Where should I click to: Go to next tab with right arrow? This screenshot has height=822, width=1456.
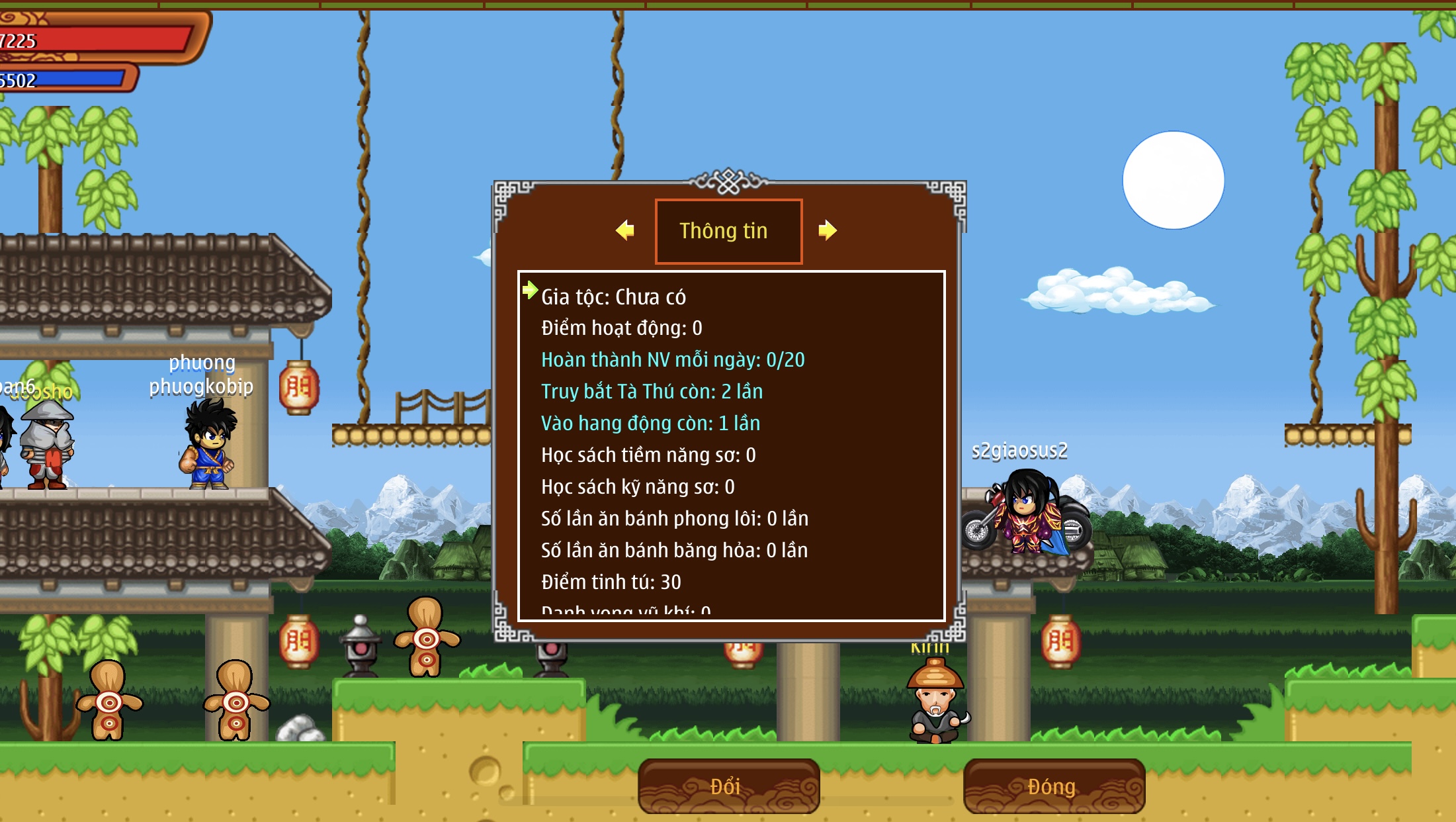827,230
